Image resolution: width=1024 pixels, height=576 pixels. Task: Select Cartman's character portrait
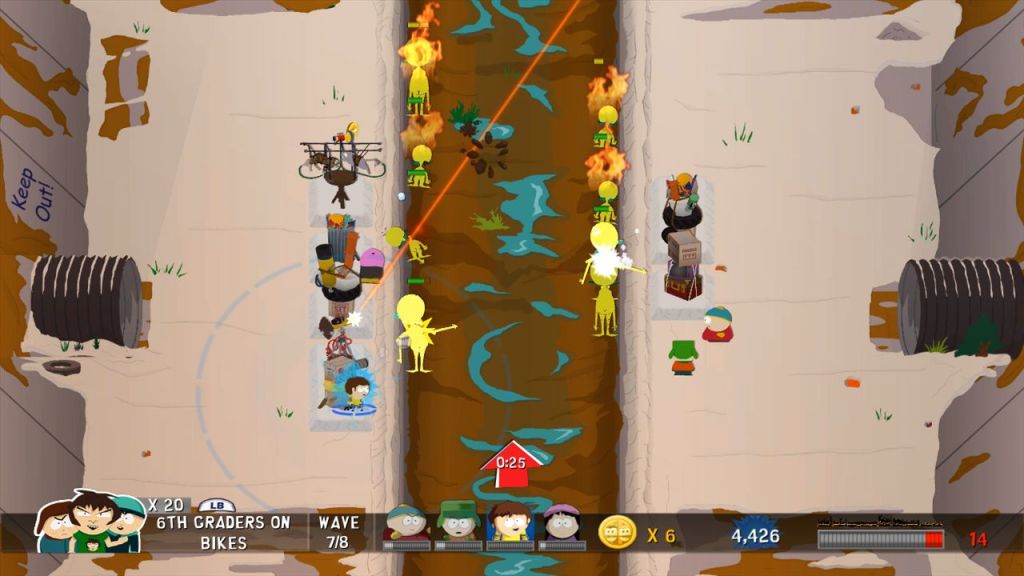(406, 524)
